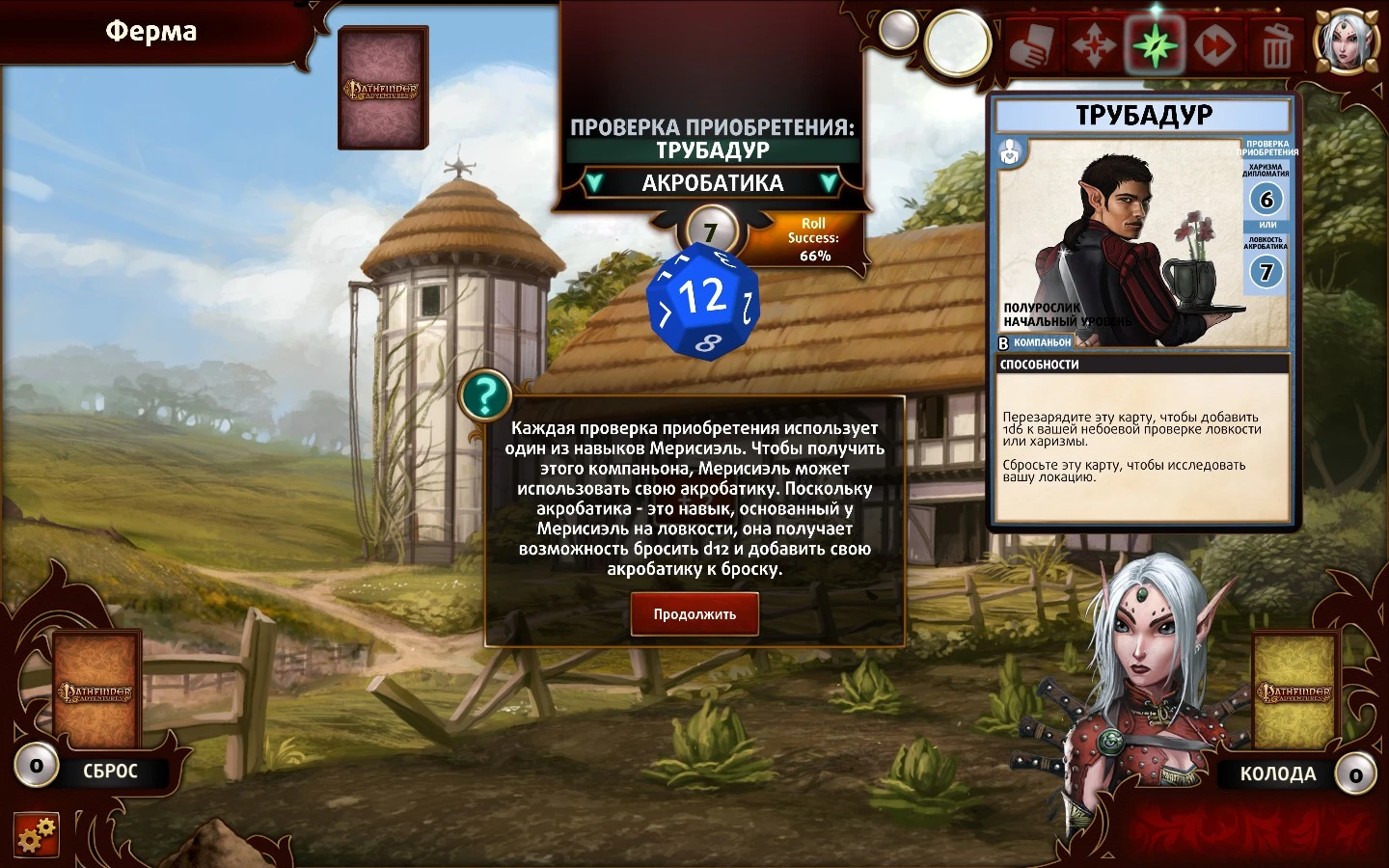Check the Roll Success 66% indicator
1389x868 pixels.
[x=813, y=239]
